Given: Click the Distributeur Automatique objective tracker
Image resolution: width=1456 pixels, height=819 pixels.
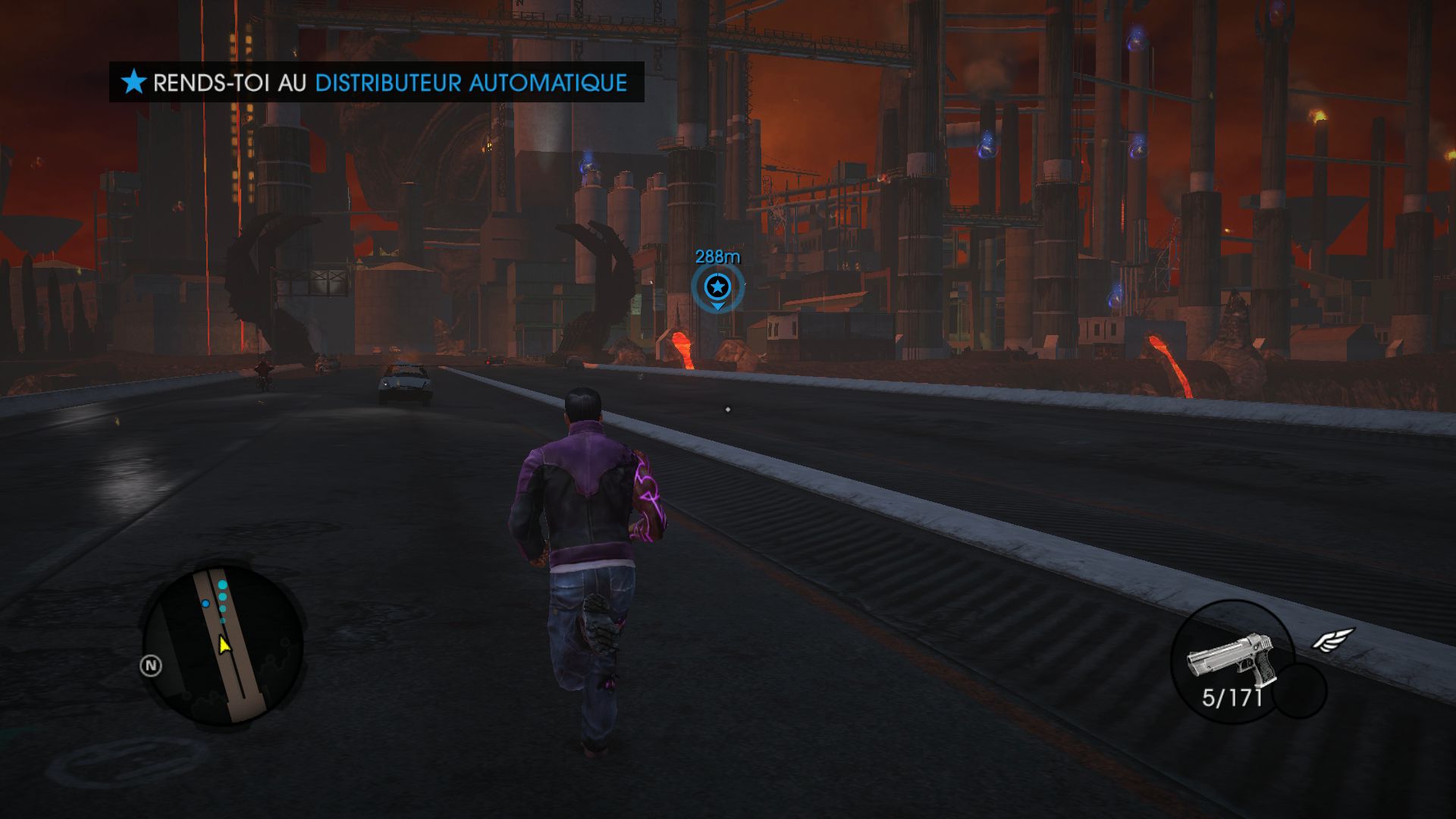Looking at the screenshot, I should [377, 82].
